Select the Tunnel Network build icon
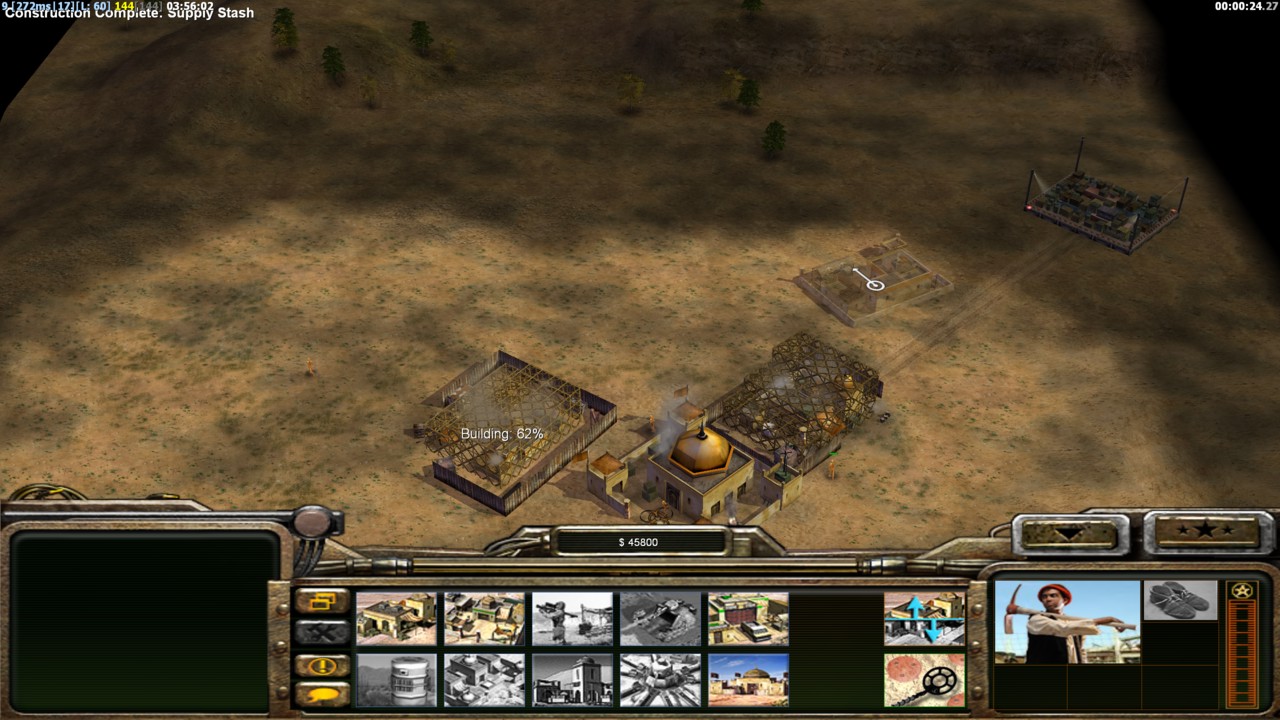Image resolution: width=1280 pixels, height=720 pixels. (x=660, y=618)
